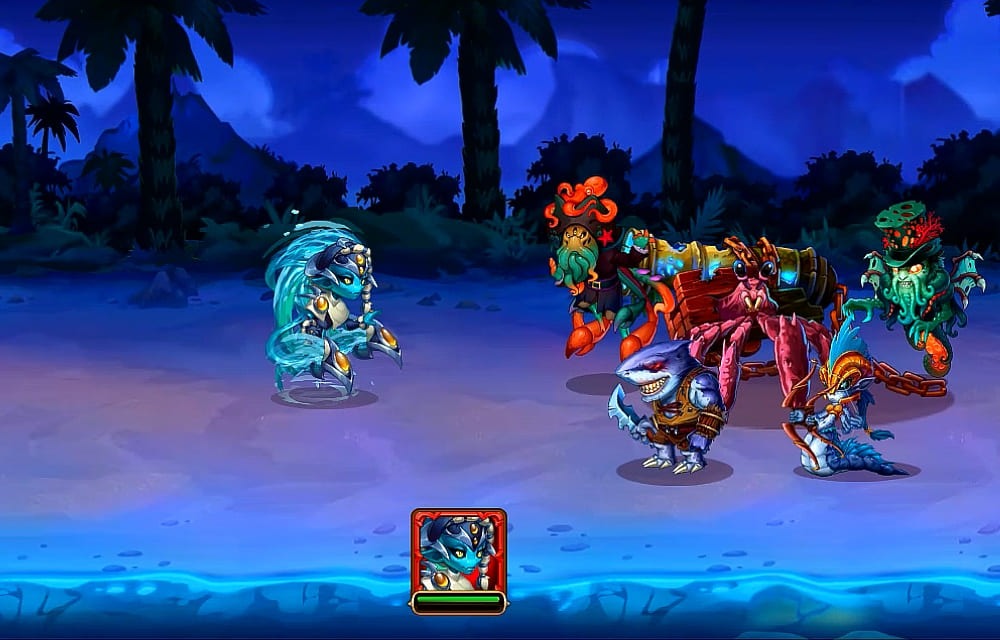Select the blue-haired hero portrait card
Image resolution: width=1000 pixels, height=640 pixels.
[x=458, y=553]
